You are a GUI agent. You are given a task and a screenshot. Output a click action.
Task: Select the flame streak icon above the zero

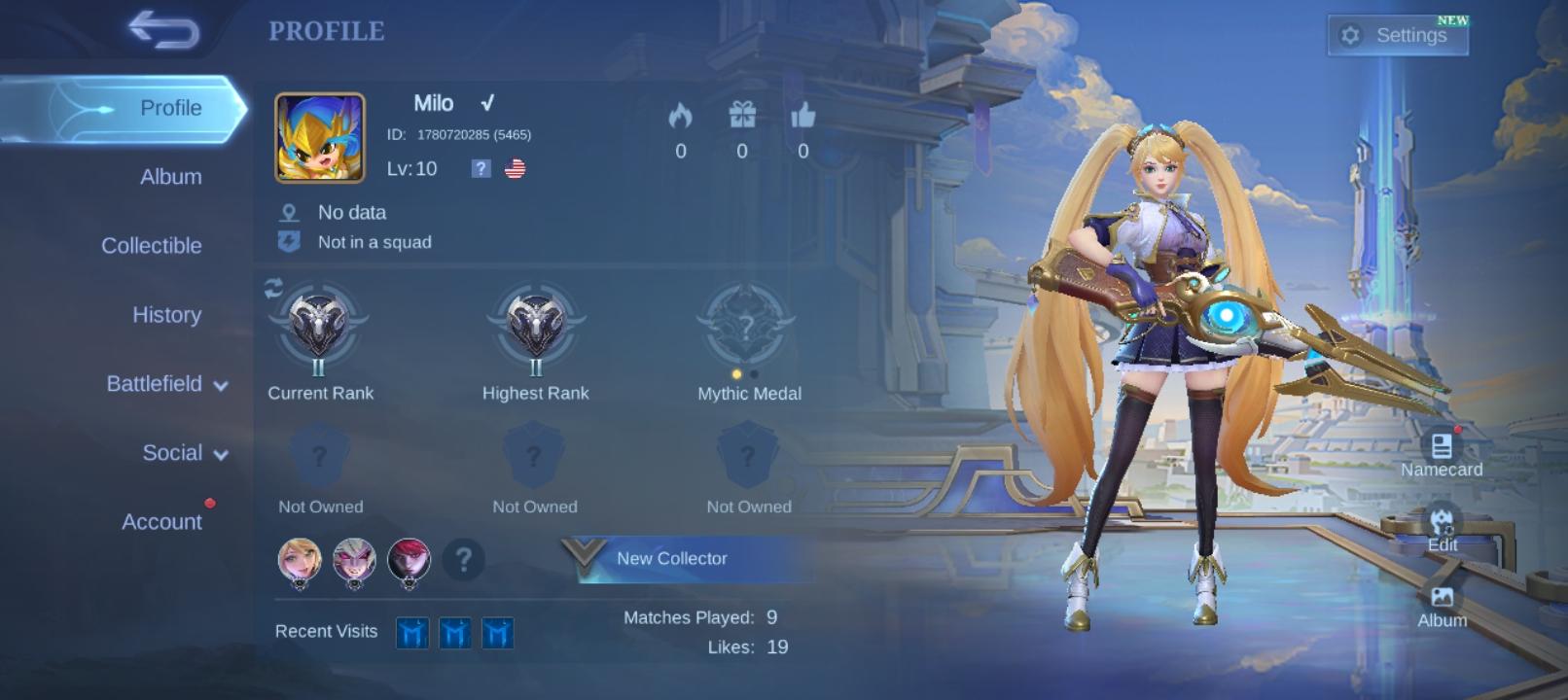(x=681, y=117)
